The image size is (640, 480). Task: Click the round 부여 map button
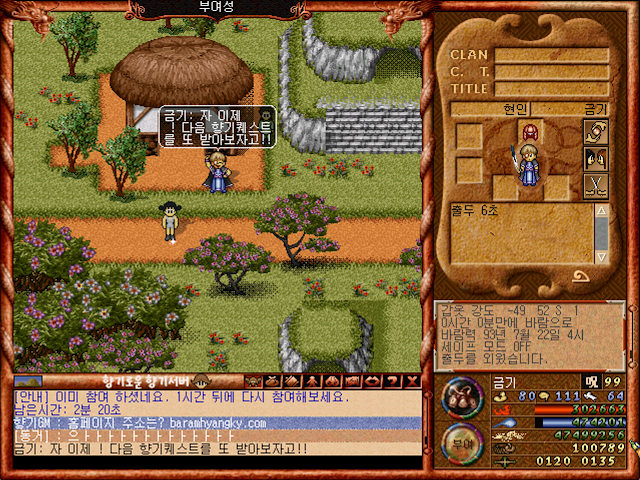tap(462, 439)
